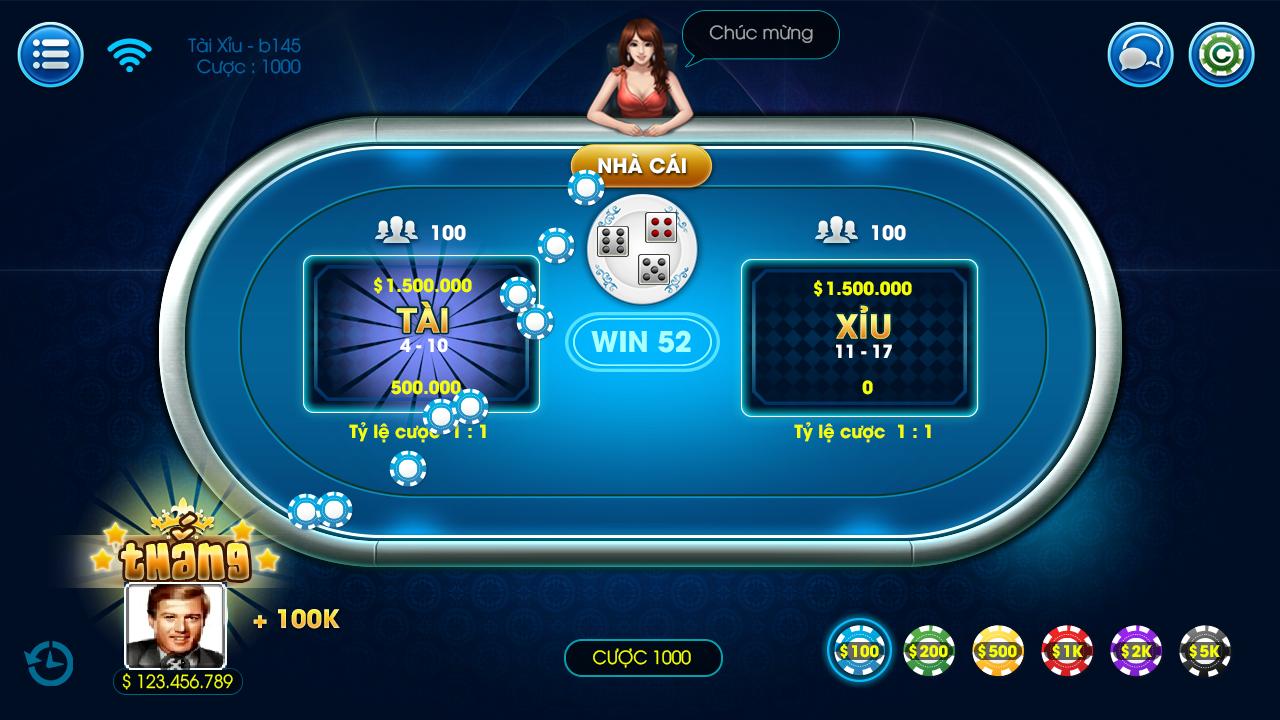Click the players count icon above TÀI panel

click(397, 231)
